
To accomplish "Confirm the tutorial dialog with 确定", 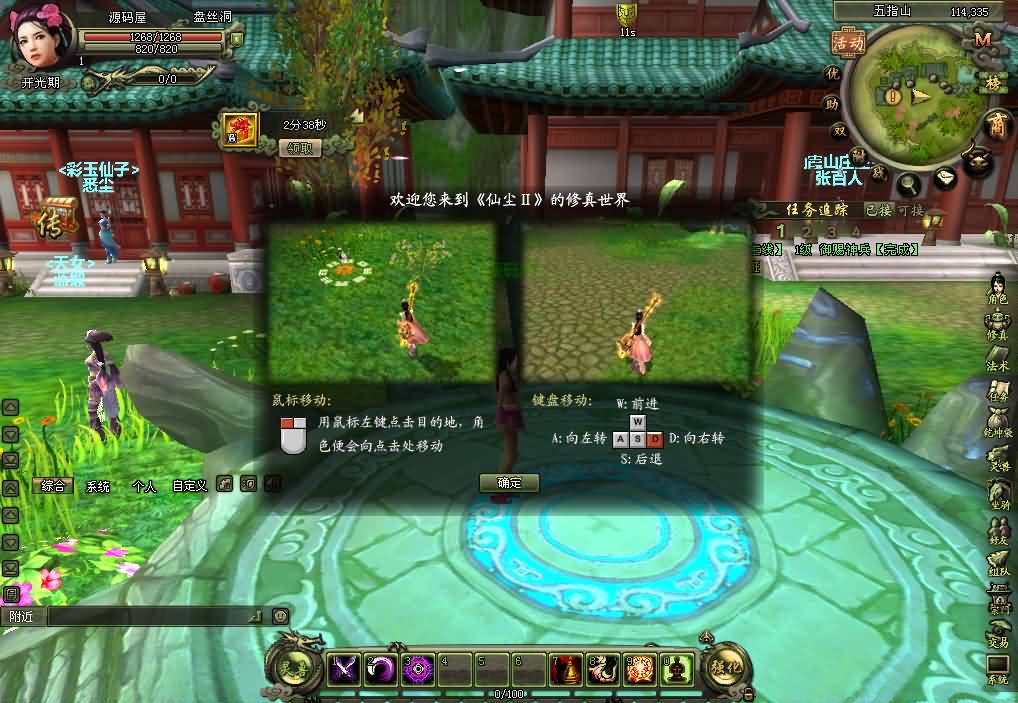I will coord(509,483).
